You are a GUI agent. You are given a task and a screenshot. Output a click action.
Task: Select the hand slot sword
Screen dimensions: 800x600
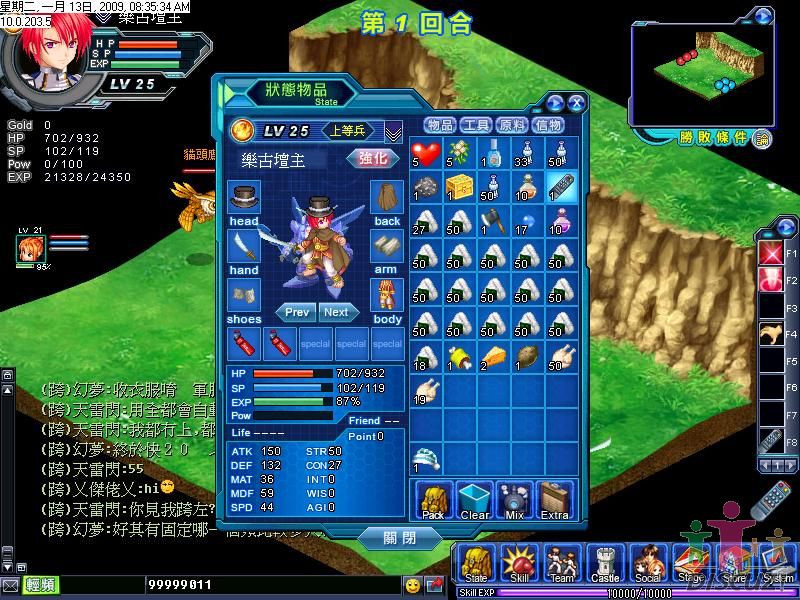pyautogui.click(x=244, y=247)
